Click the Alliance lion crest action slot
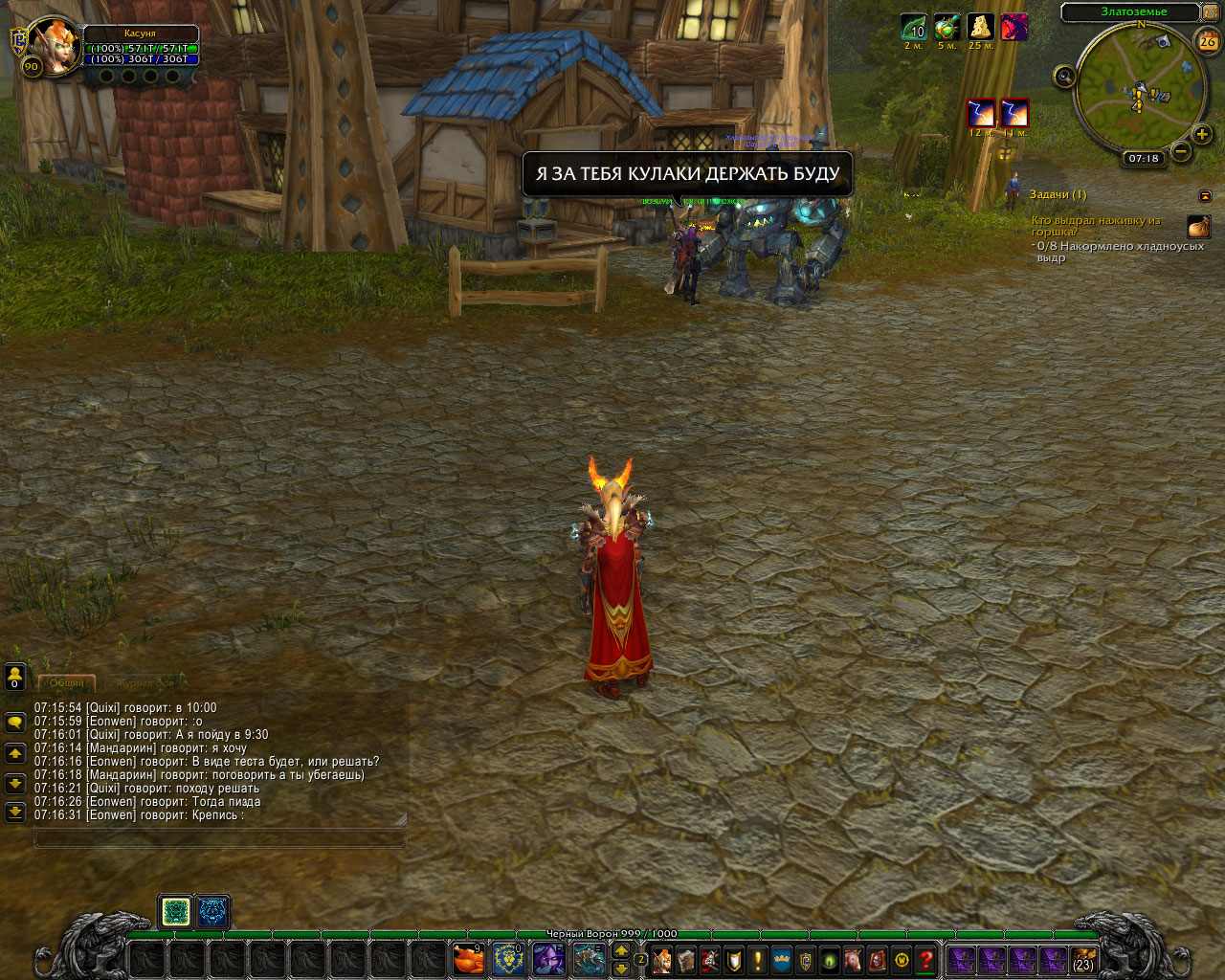 point(508,958)
